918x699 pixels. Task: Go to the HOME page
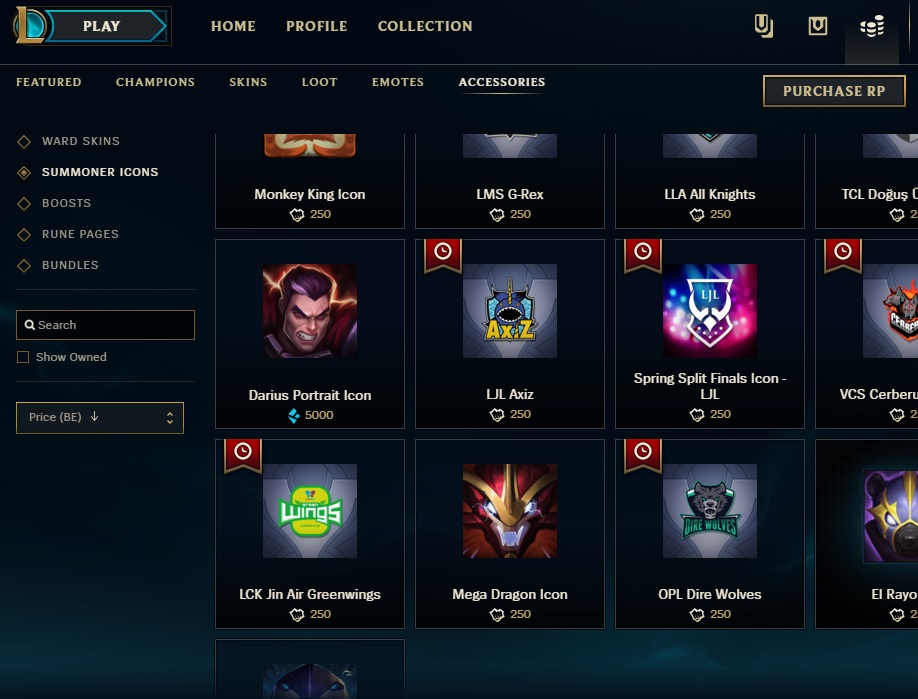[x=233, y=26]
